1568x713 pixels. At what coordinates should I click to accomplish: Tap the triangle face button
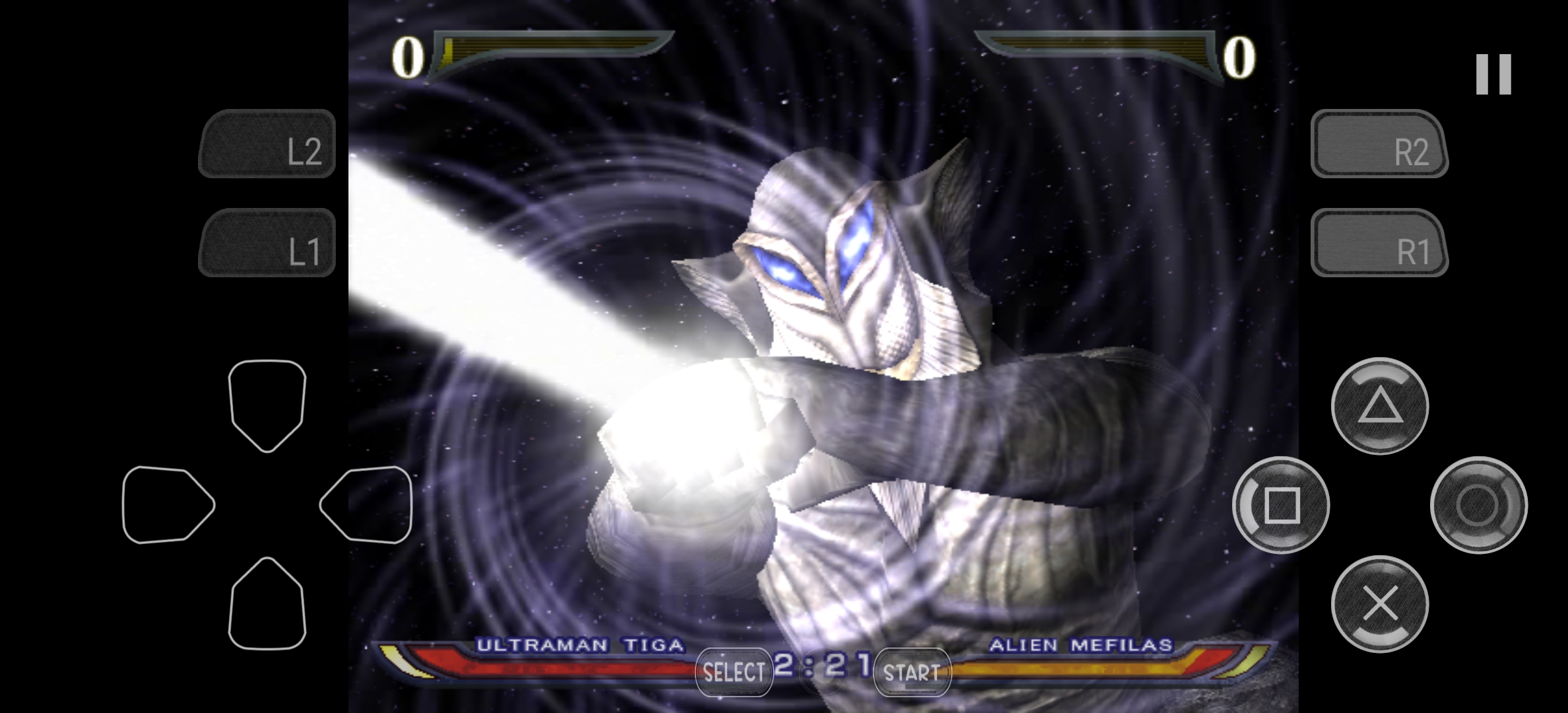[1380, 406]
